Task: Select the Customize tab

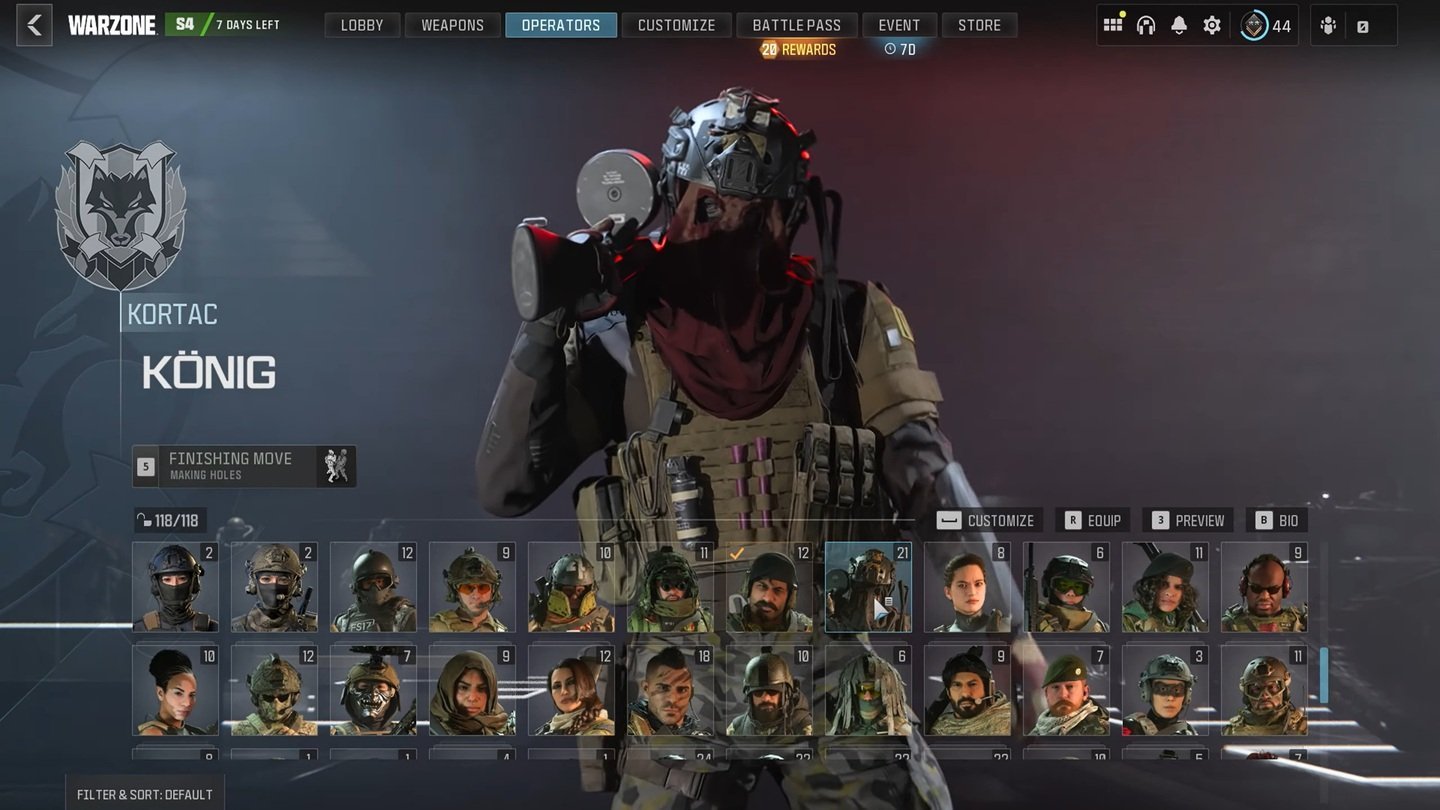Action: (676, 25)
